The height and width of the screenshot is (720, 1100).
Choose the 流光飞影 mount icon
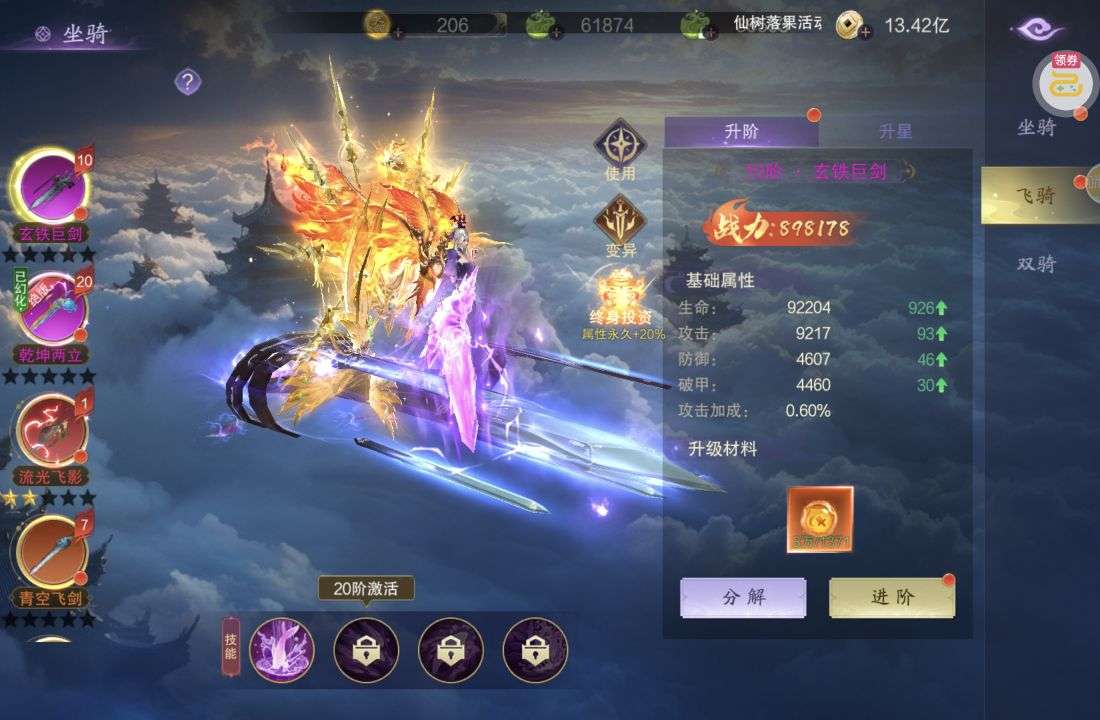coord(49,429)
